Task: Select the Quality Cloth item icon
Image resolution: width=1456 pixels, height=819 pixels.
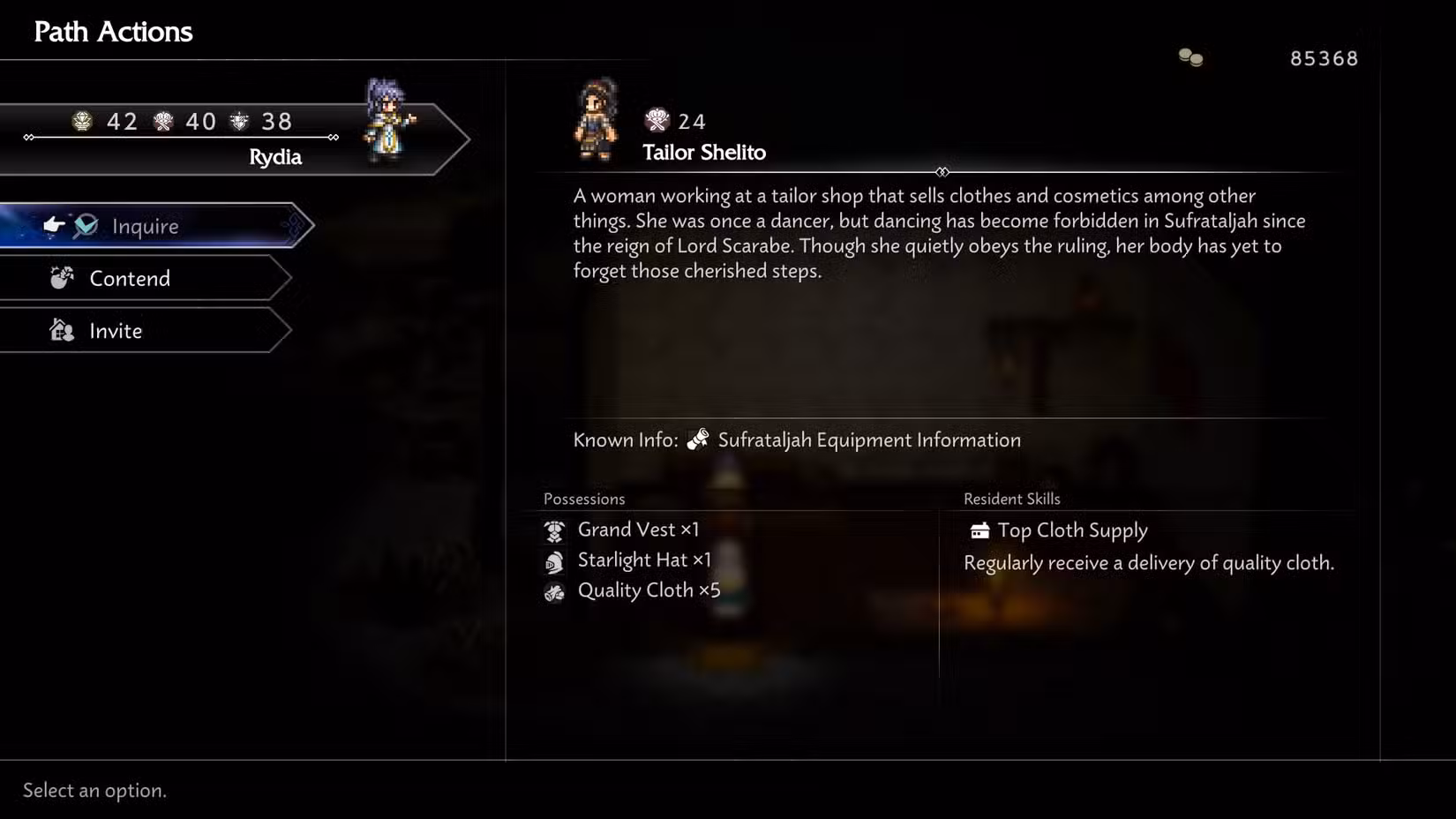Action: point(554,590)
